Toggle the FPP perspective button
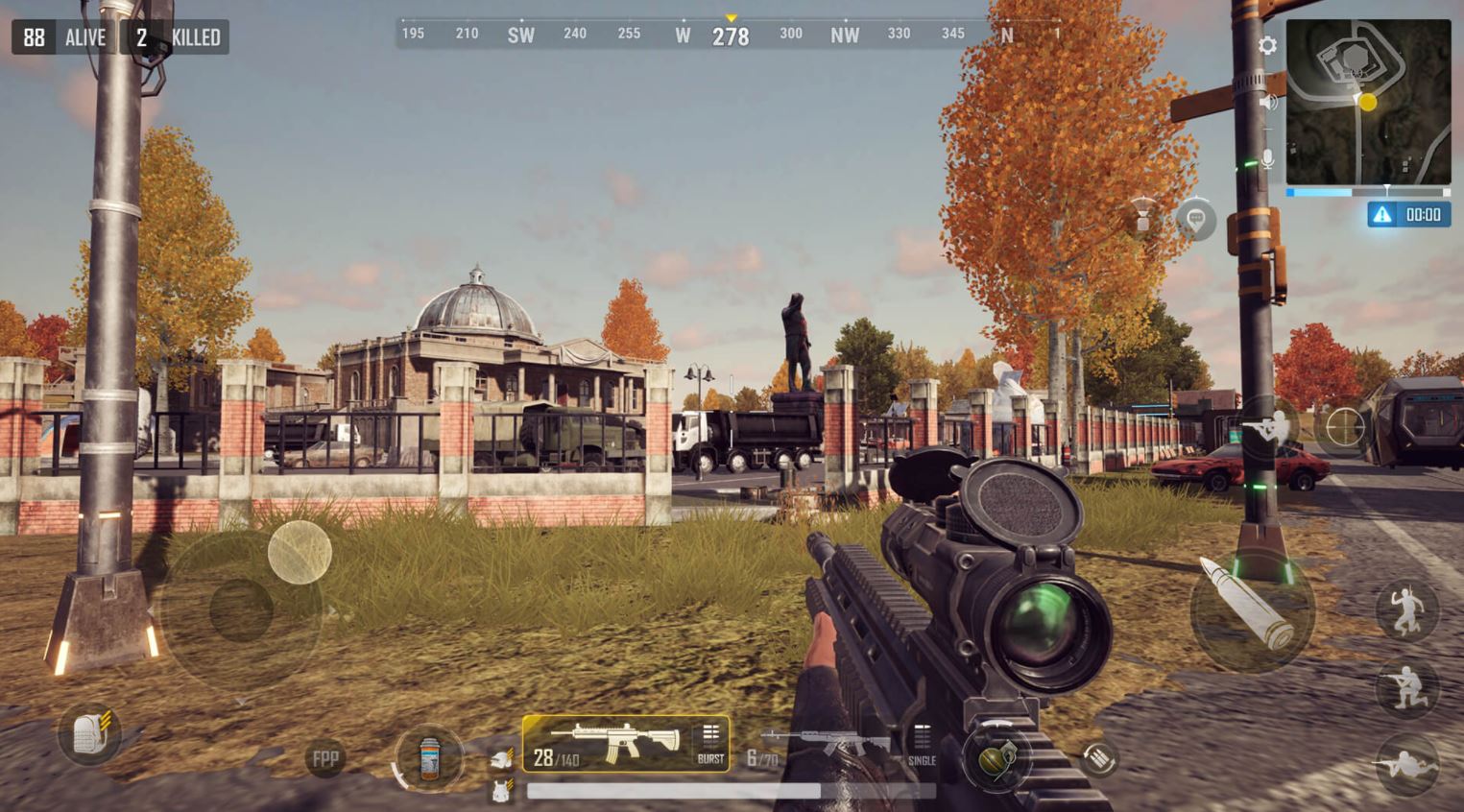The height and width of the screenshot is (812, 1464). point(324,757)
